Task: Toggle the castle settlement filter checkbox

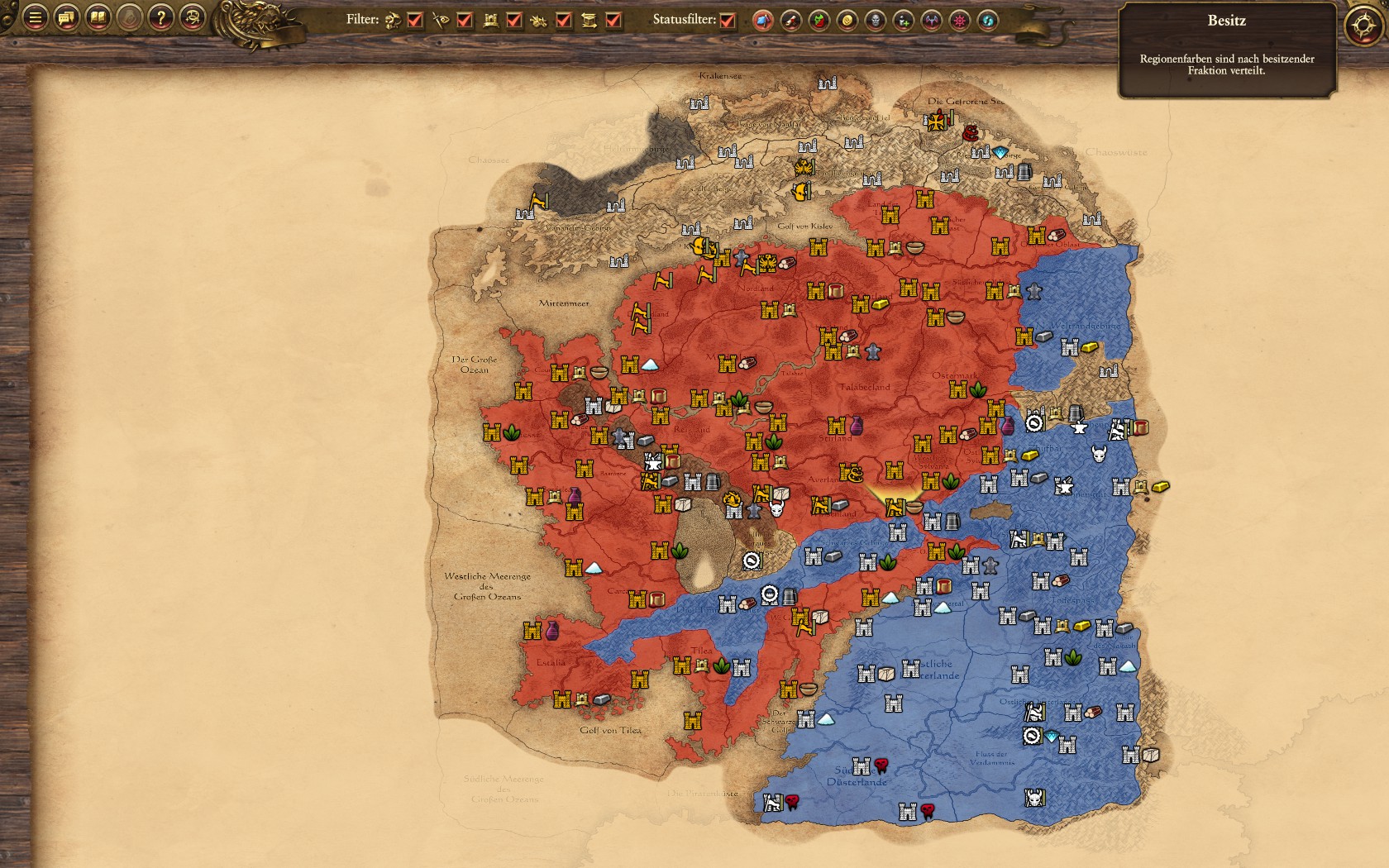Action: pos(514,20)
